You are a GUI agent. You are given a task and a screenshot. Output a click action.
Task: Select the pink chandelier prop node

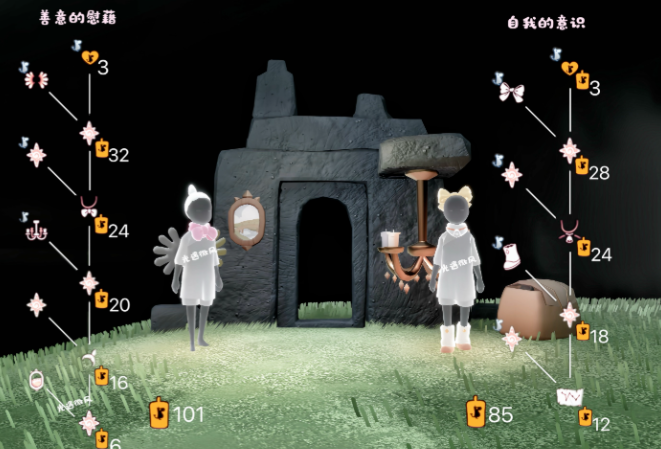point(37,230)
